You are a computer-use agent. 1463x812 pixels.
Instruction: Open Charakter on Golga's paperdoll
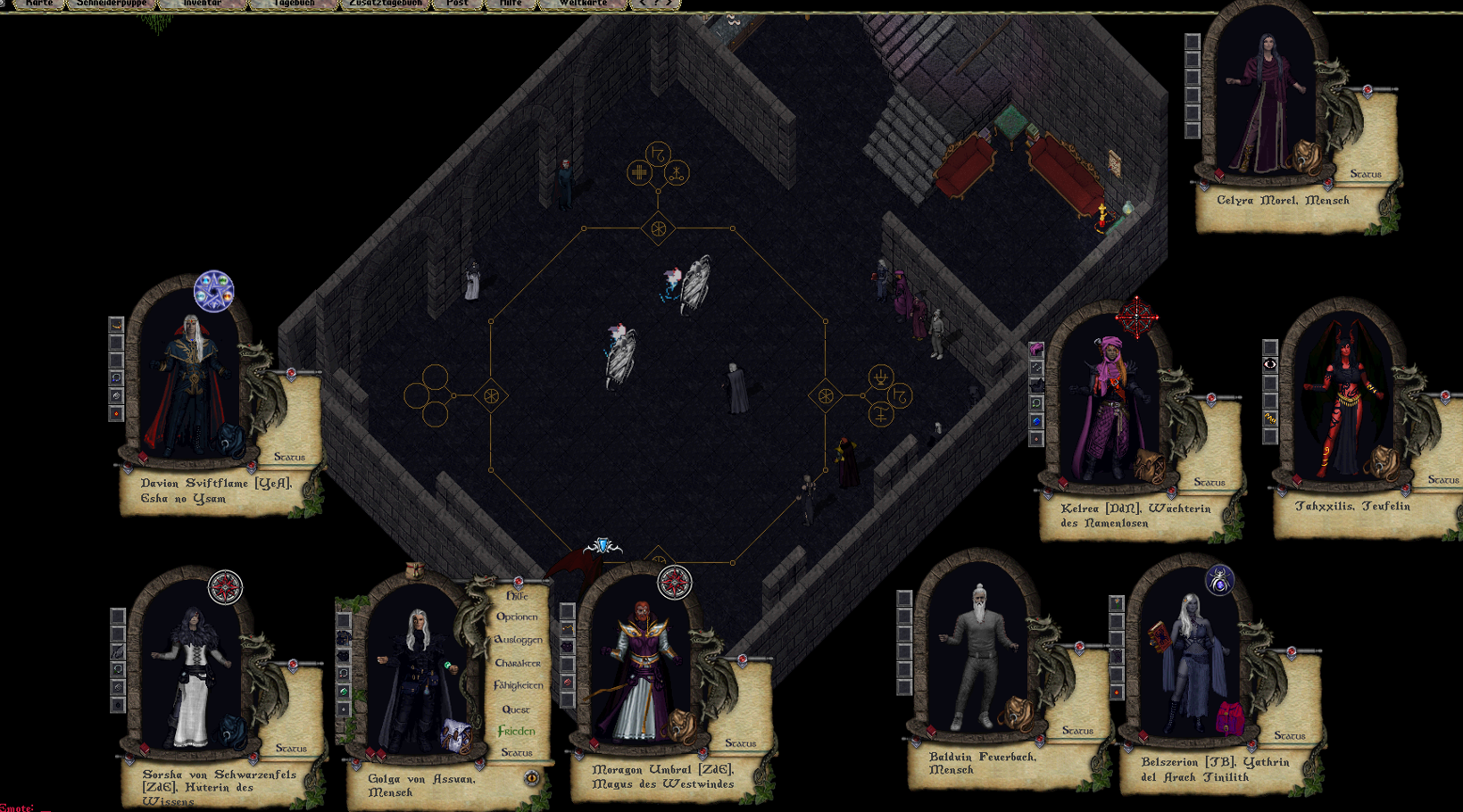[x=518, y=663]
